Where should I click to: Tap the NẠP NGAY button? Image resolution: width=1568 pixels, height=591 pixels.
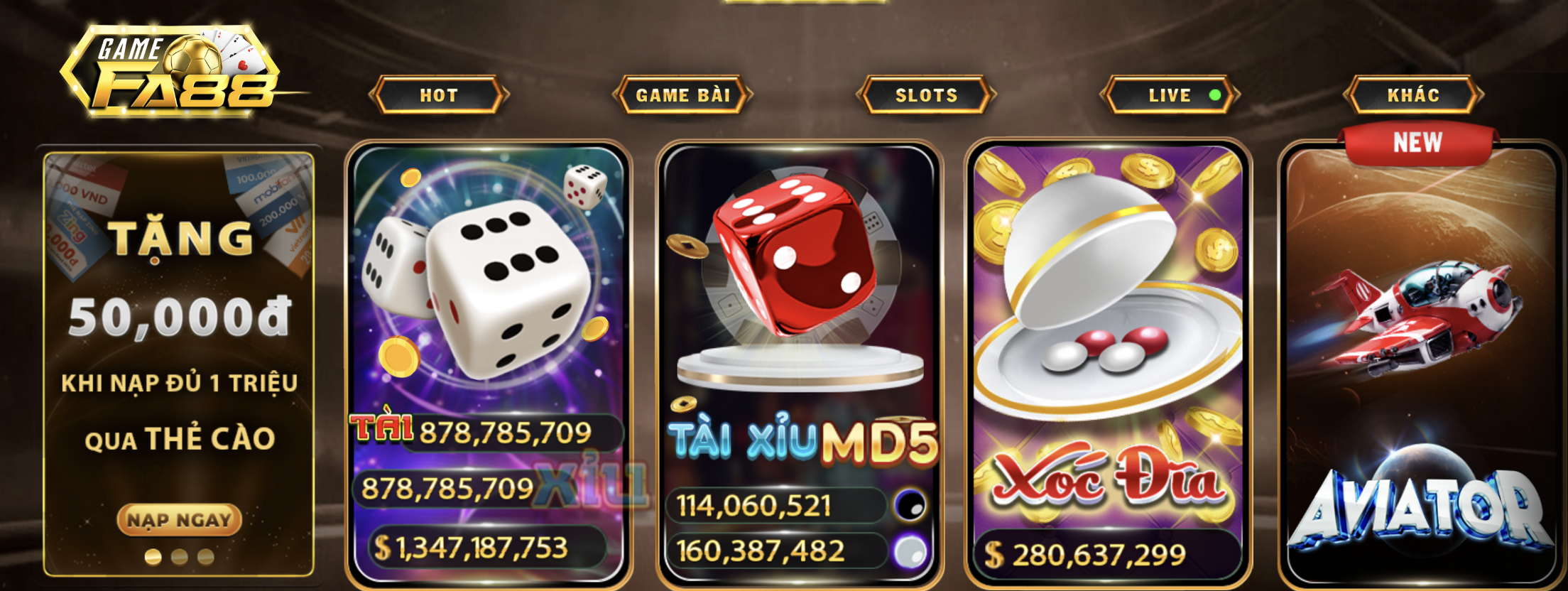(x=179, y=520)
